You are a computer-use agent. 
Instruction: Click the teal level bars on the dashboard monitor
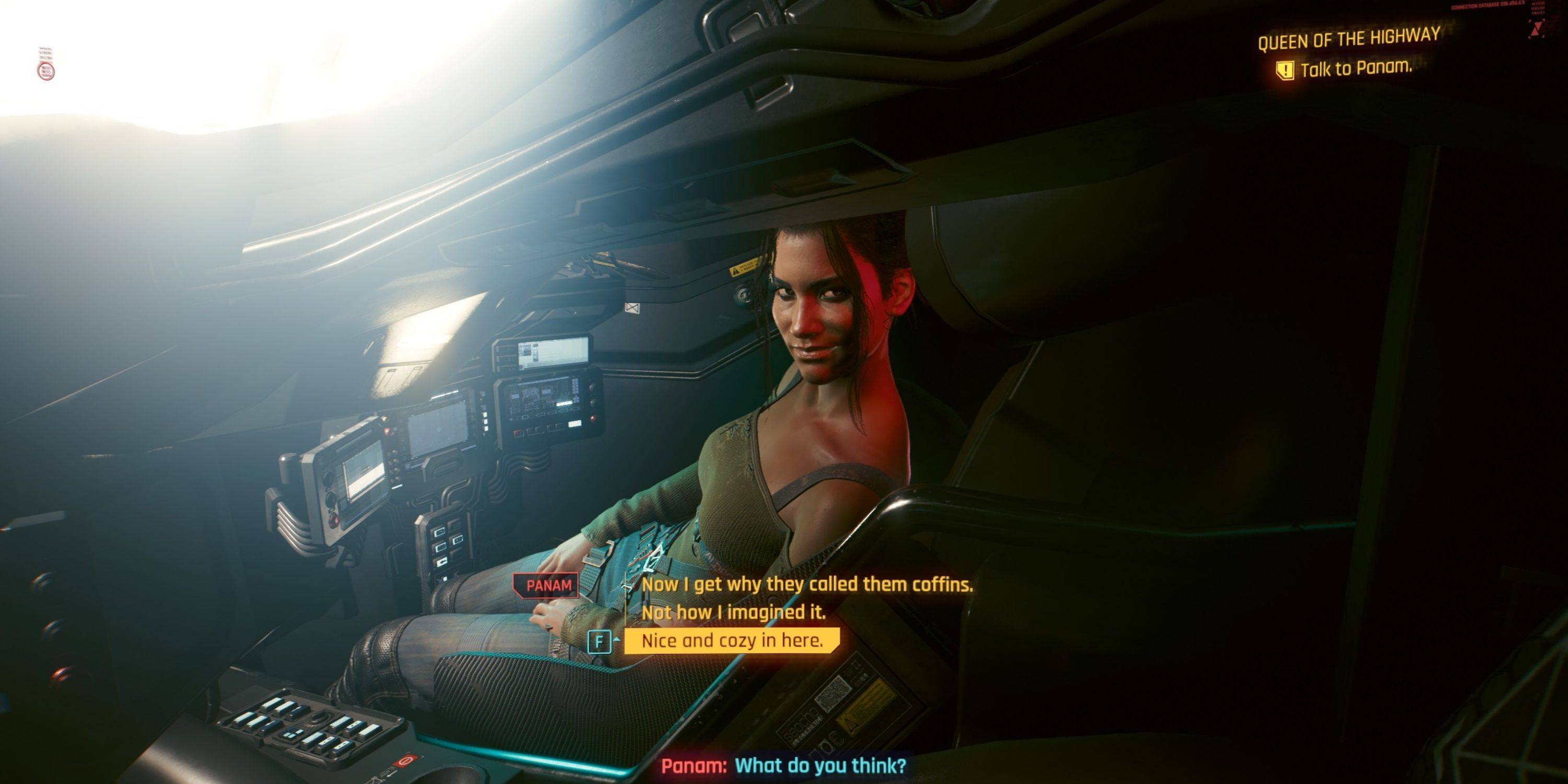pyautogui.click(x=575, y=387)
